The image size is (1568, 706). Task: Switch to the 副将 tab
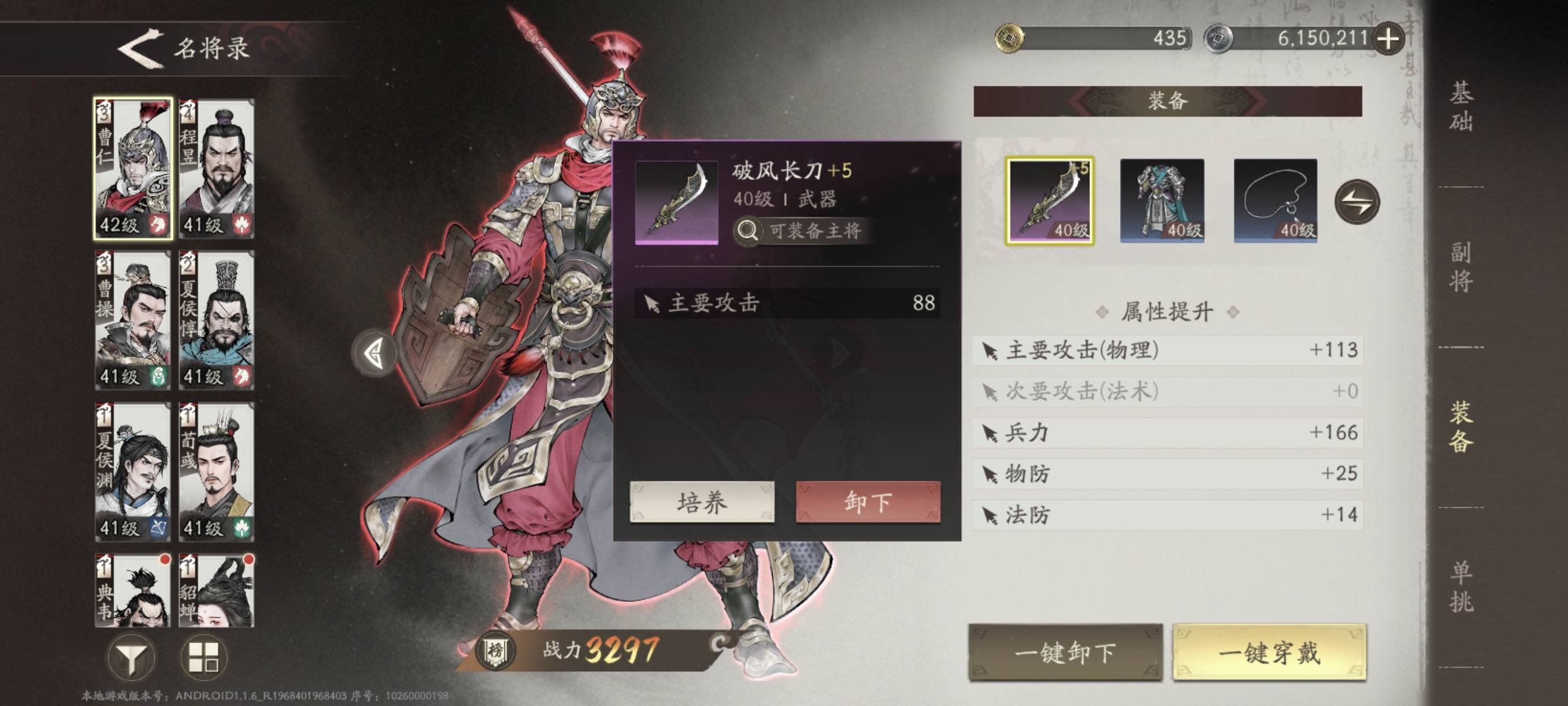pyautogui.click(x=1461, y=267)
